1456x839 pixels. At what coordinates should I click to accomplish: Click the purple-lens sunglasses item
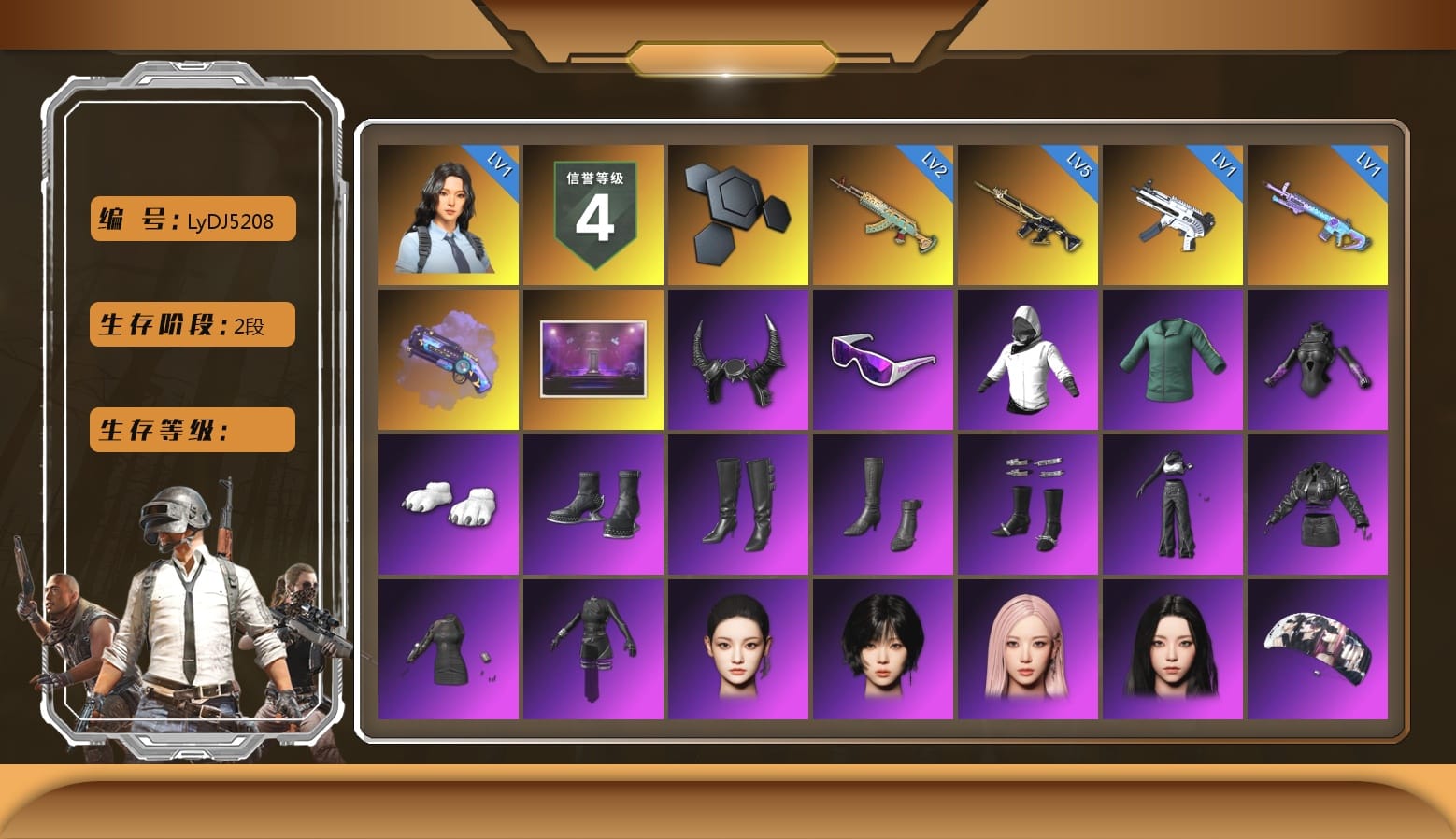[883, 360]
